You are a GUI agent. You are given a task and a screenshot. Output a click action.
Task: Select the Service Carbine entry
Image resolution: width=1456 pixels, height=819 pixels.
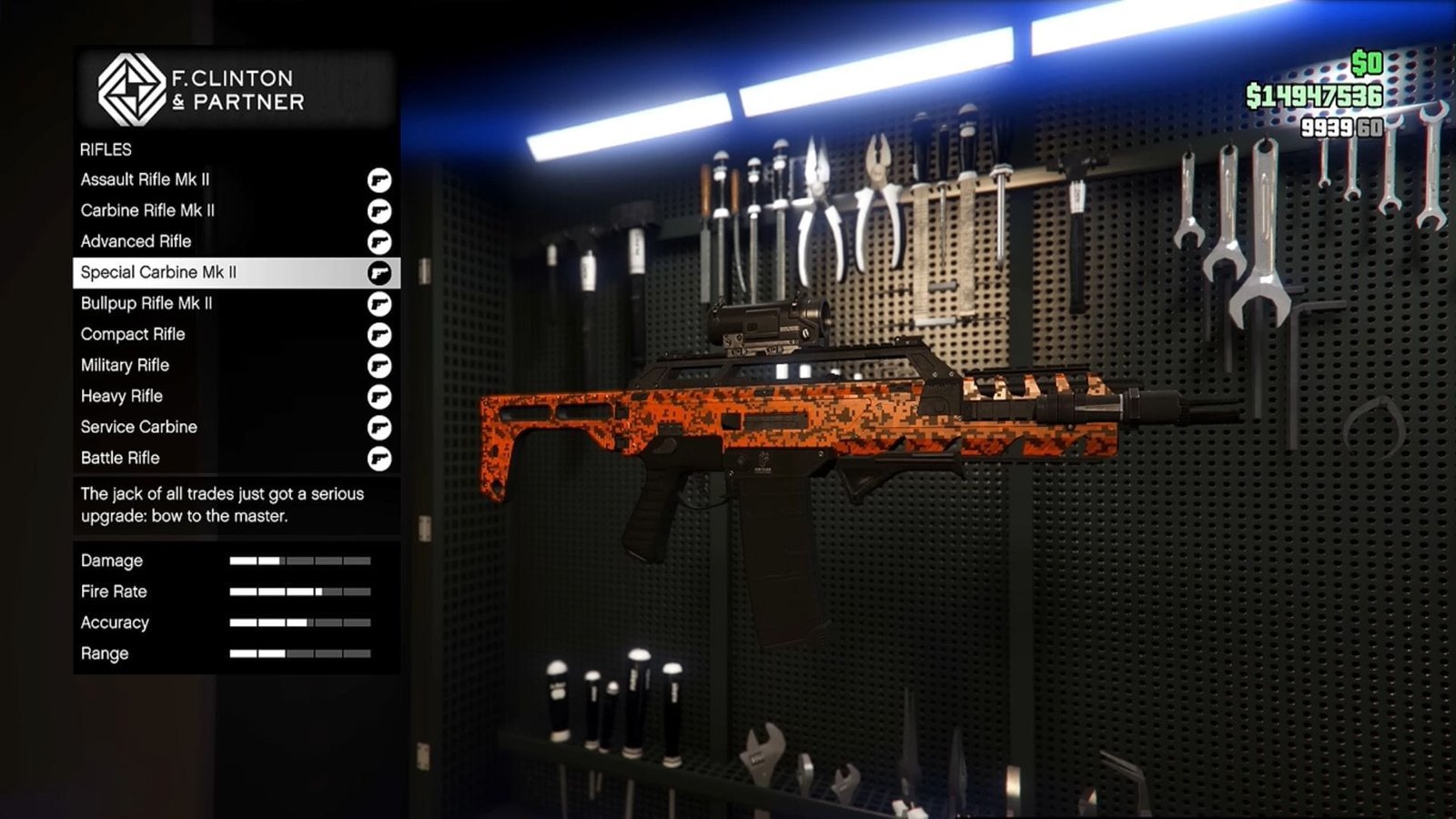coord(139,427)
